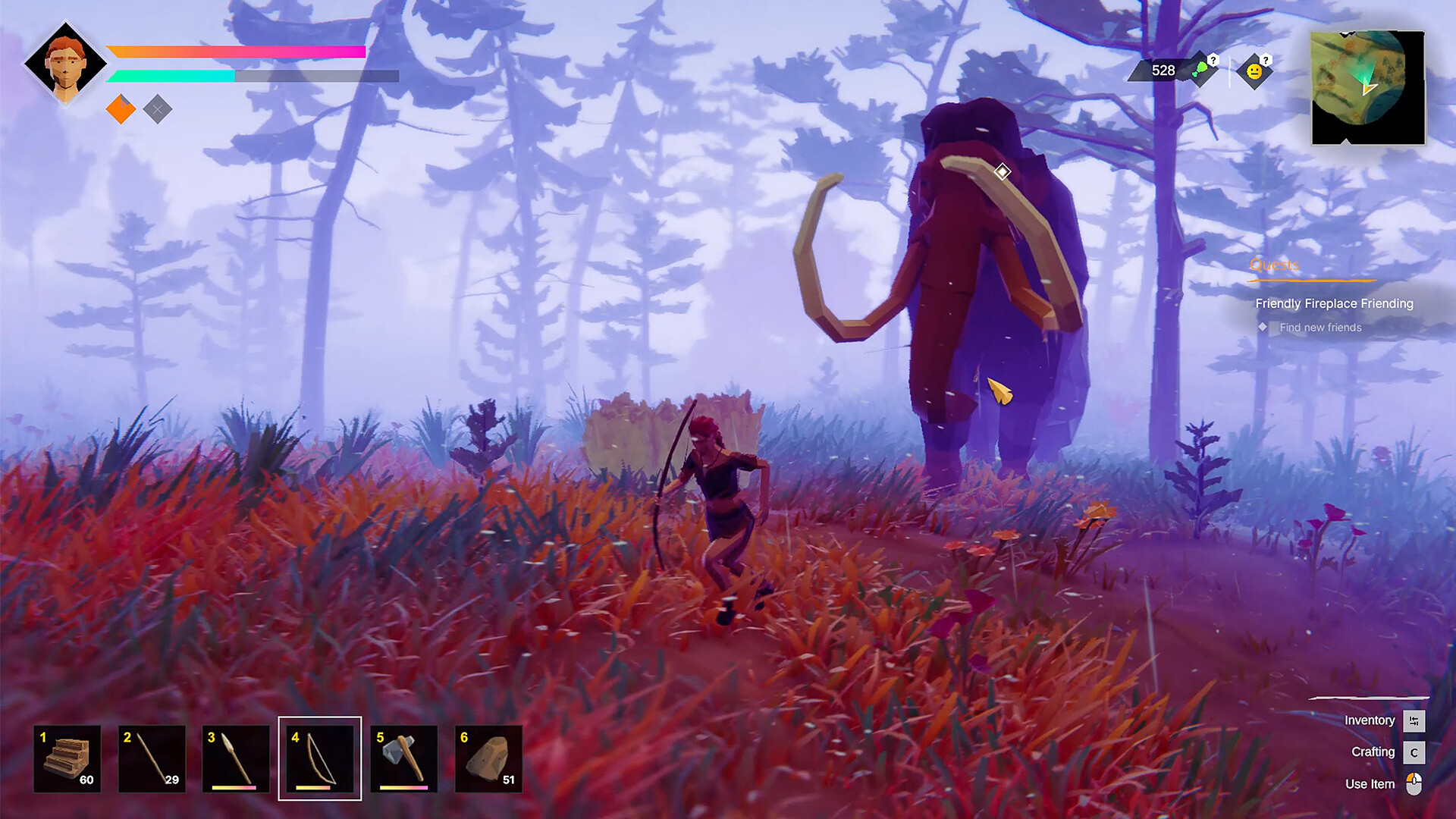Click the green seed currency icon
The image size is (1456, 819).
click(1201, 71)
